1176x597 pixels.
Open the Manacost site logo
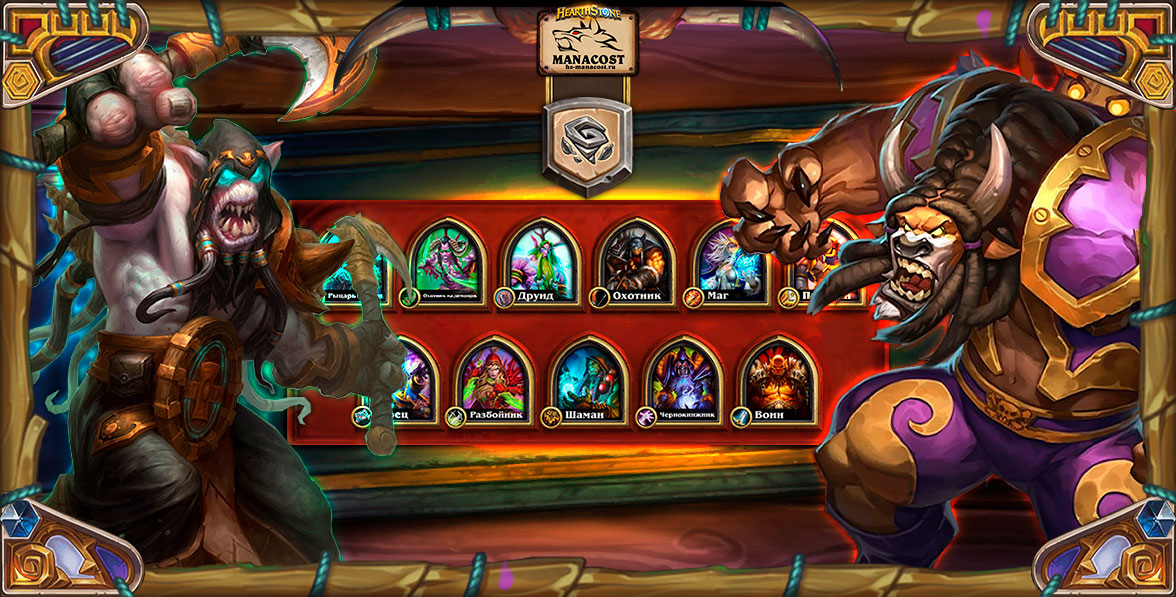tap(587, 42)
